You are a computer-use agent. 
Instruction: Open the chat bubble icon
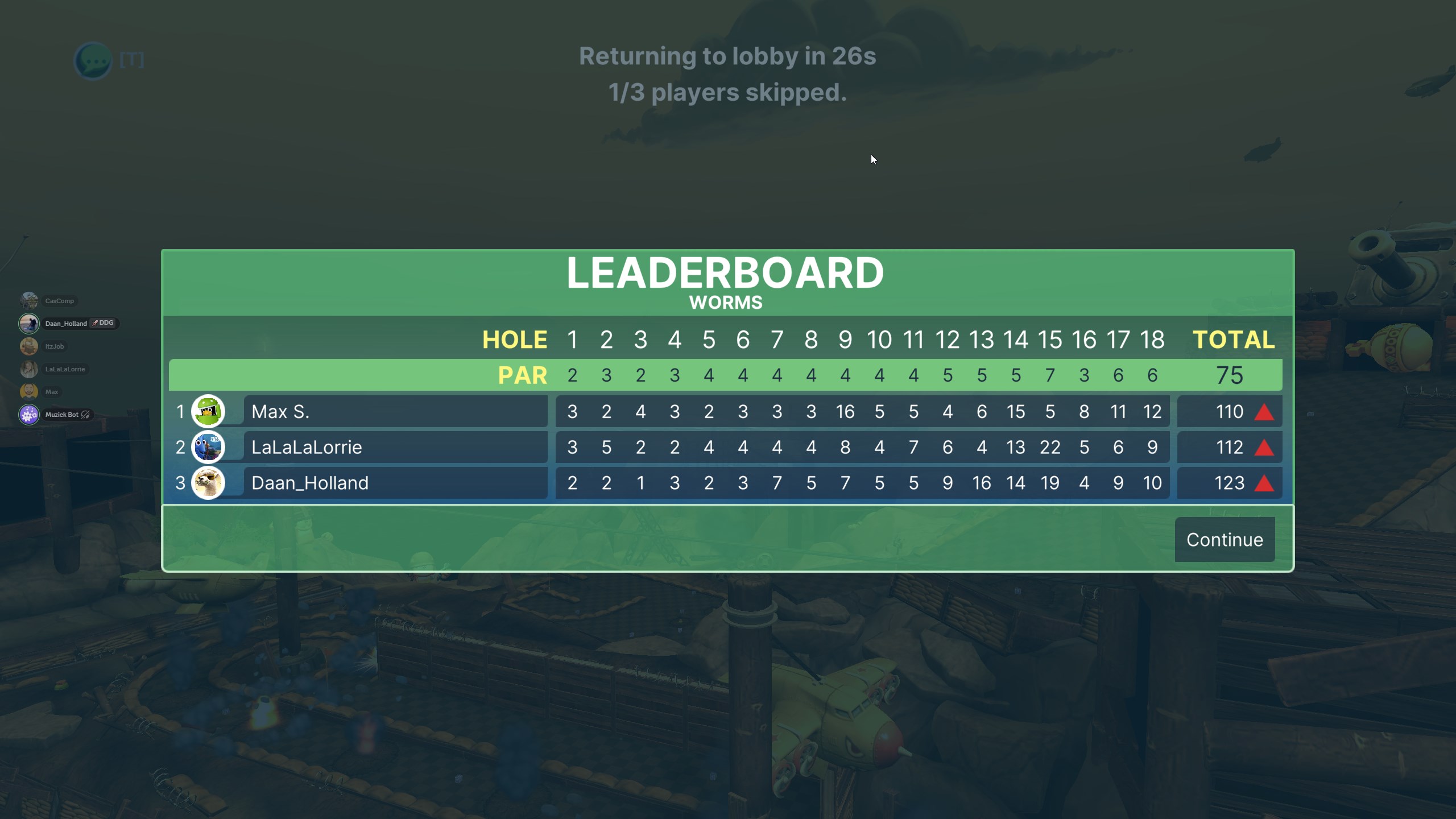93,60
